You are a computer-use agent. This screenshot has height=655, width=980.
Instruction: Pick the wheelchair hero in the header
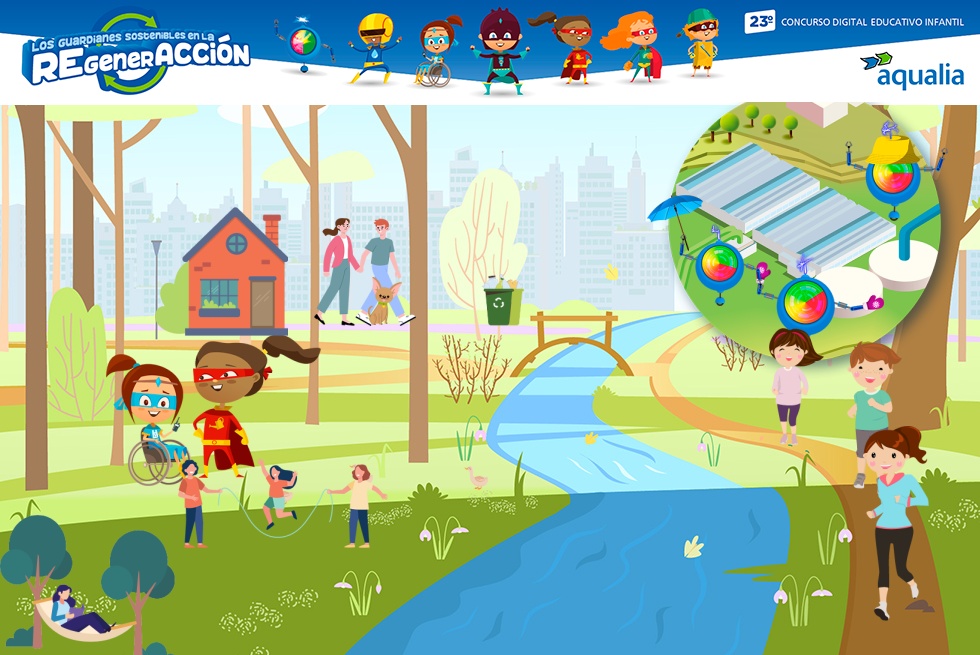436,52
